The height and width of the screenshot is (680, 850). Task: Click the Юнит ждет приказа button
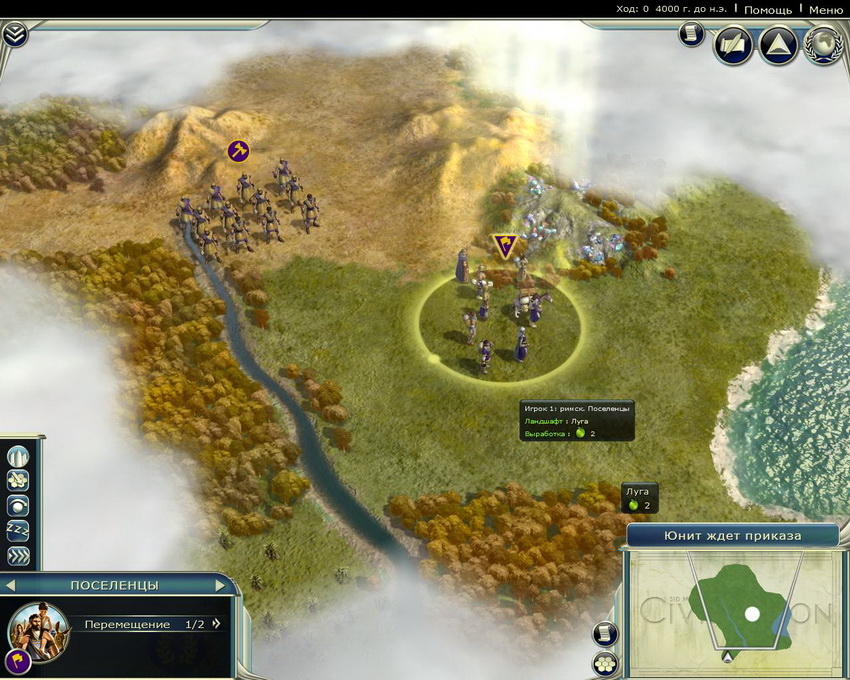point(732,535)
